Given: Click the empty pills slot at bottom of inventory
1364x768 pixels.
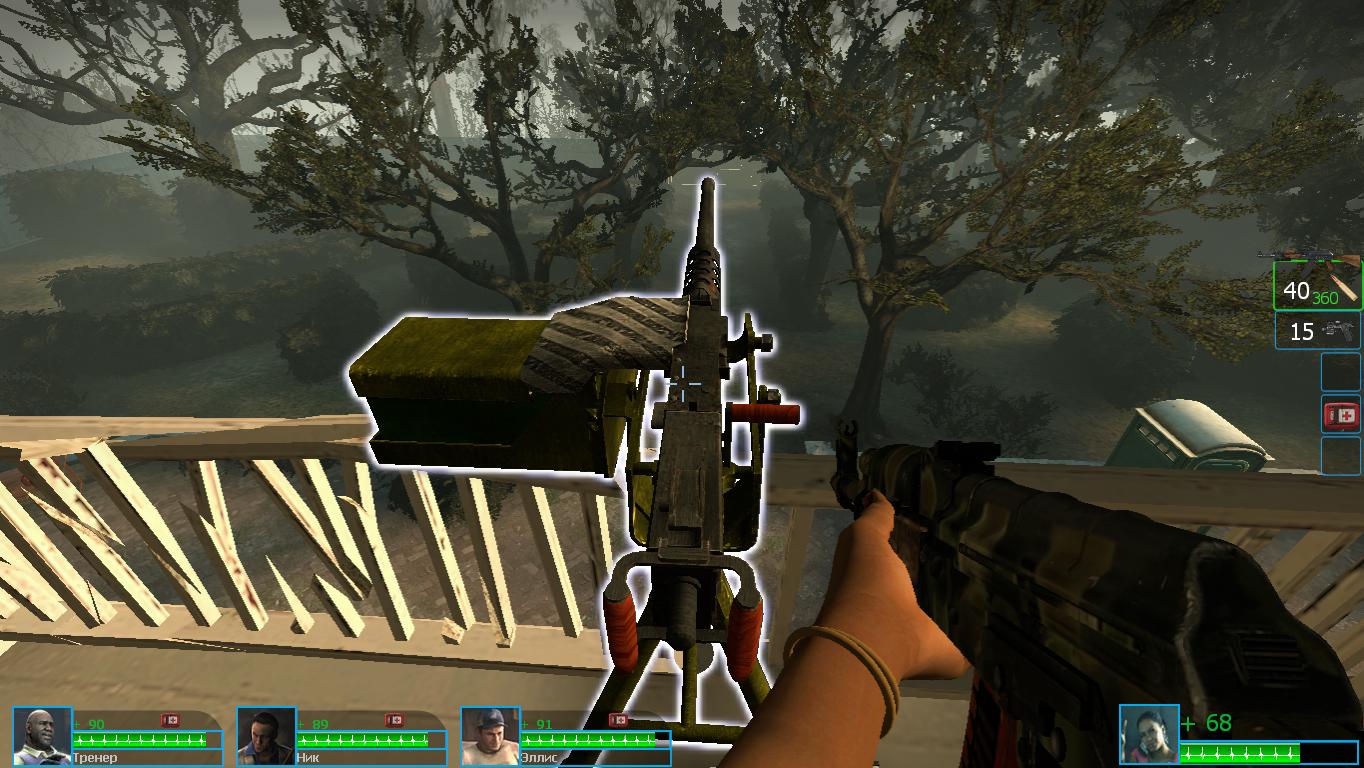Looking at the screenshot, I should tap(1341, 455).
